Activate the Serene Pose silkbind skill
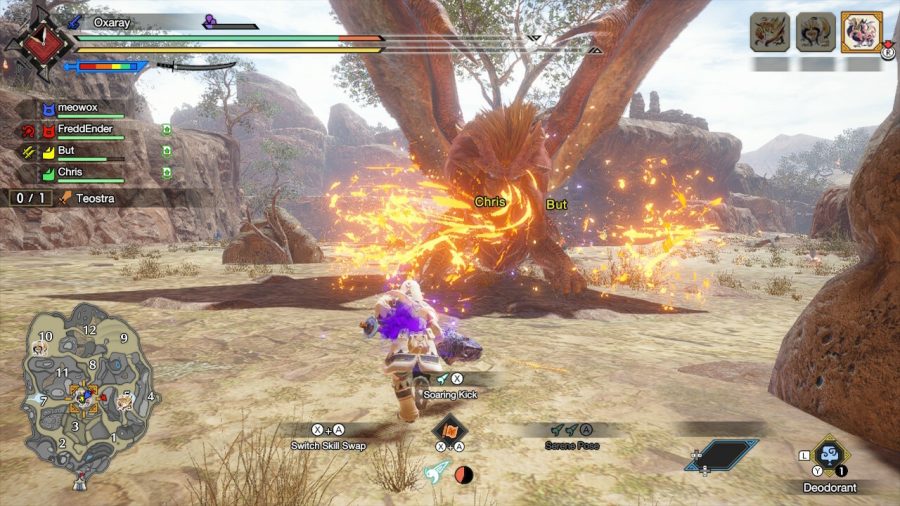 (x=573, y=444)
